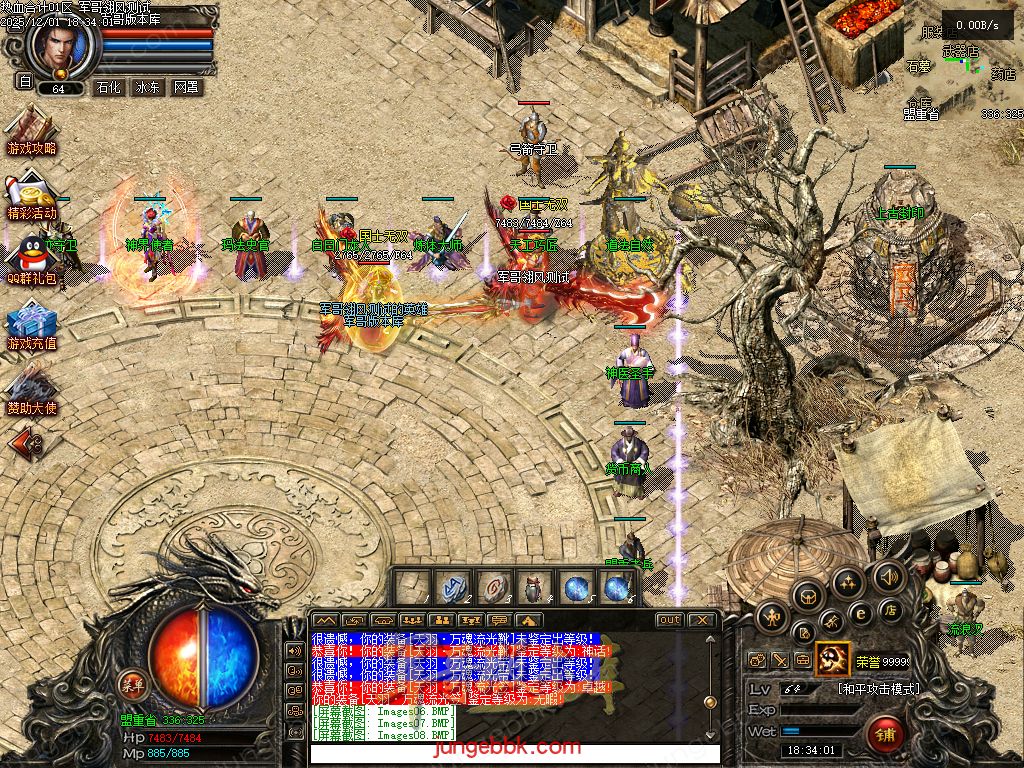
Task: Toggle sound with the speaker button
Action: pyautogui.click(x=888, y=576)
